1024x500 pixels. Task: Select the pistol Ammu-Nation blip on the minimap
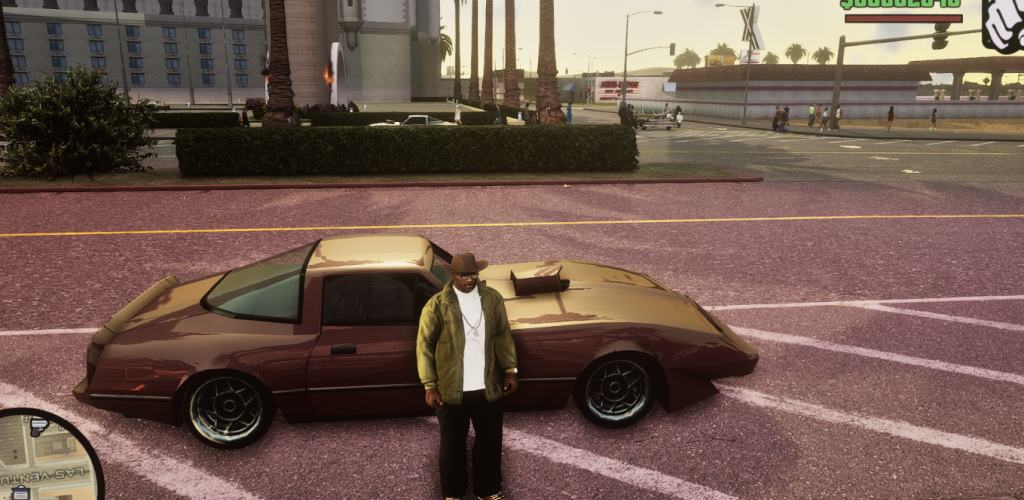pyautogui.click(x=38, y=427)
